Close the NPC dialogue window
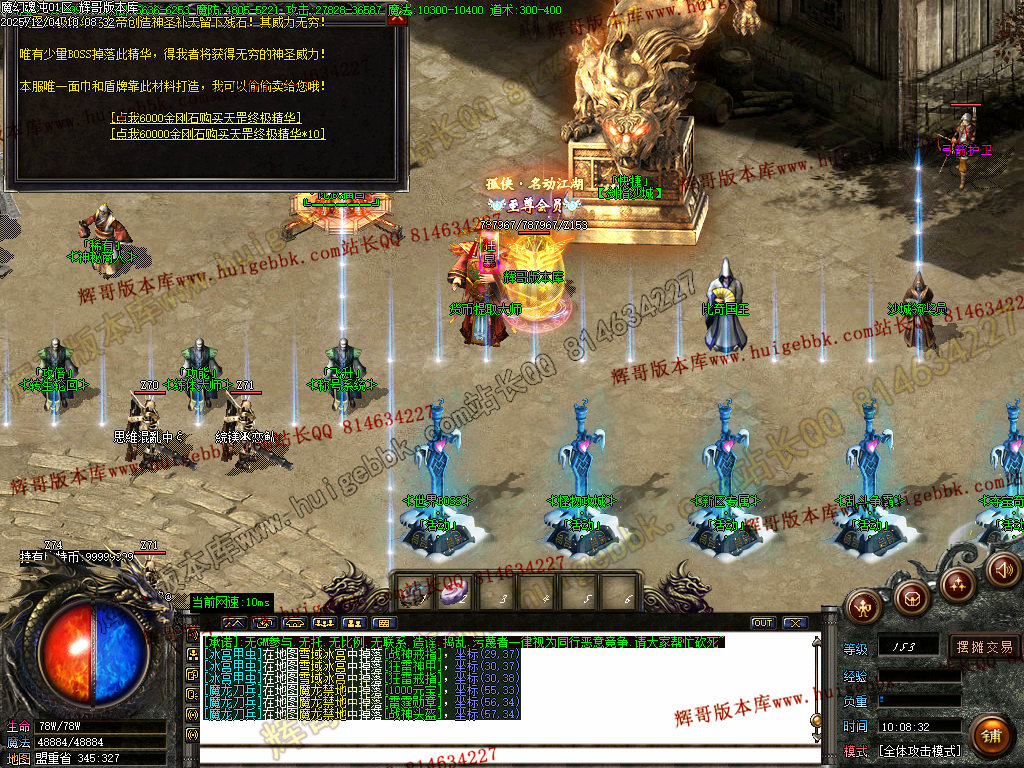This screenshot has height=768, width=1024. tap(396, 18)
